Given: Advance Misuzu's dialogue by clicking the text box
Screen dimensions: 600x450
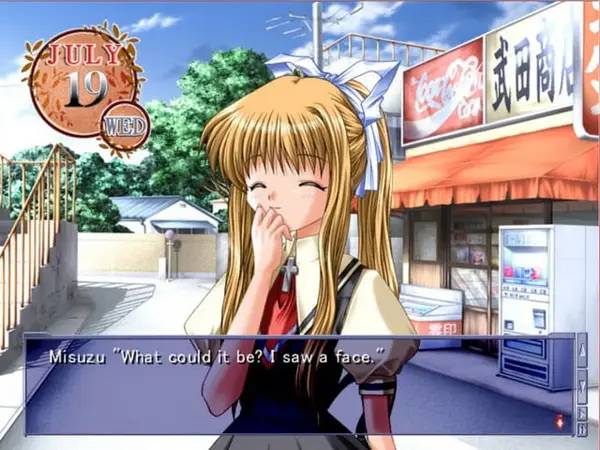Looking at the screenshot, I should [300, 385].
